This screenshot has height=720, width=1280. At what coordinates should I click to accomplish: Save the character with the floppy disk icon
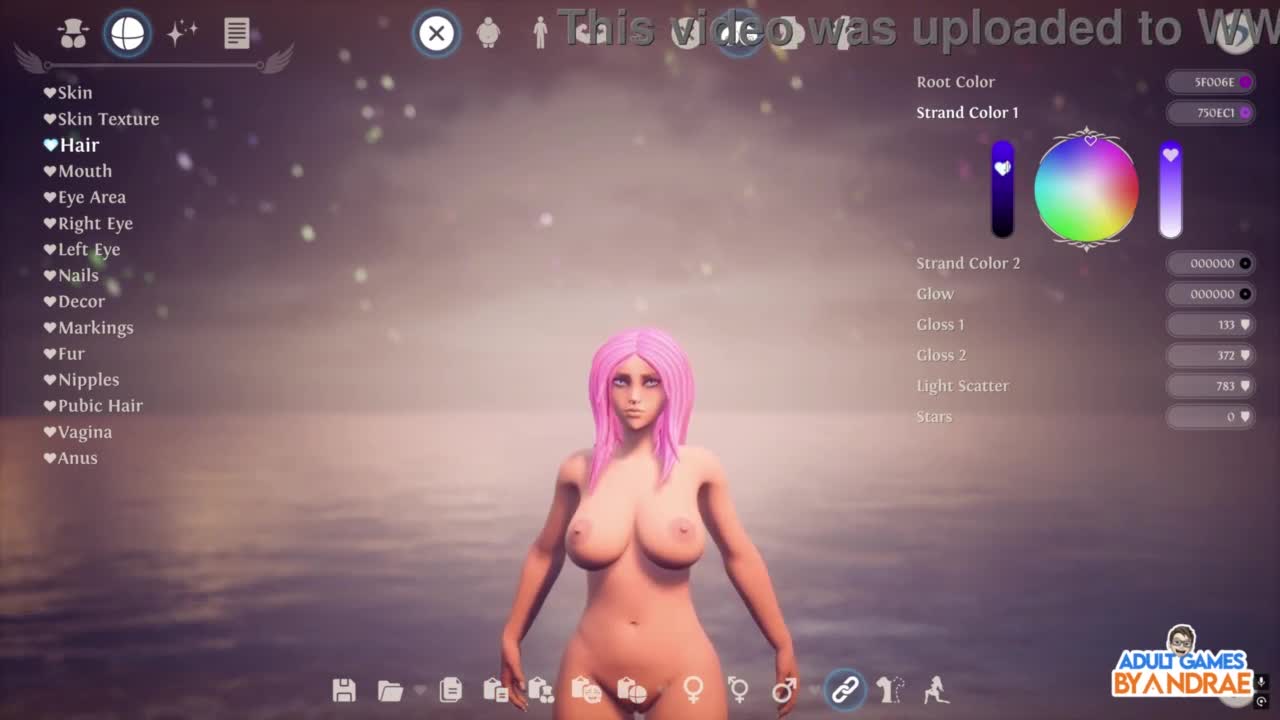pyautogui.click(x=344, y=690)
